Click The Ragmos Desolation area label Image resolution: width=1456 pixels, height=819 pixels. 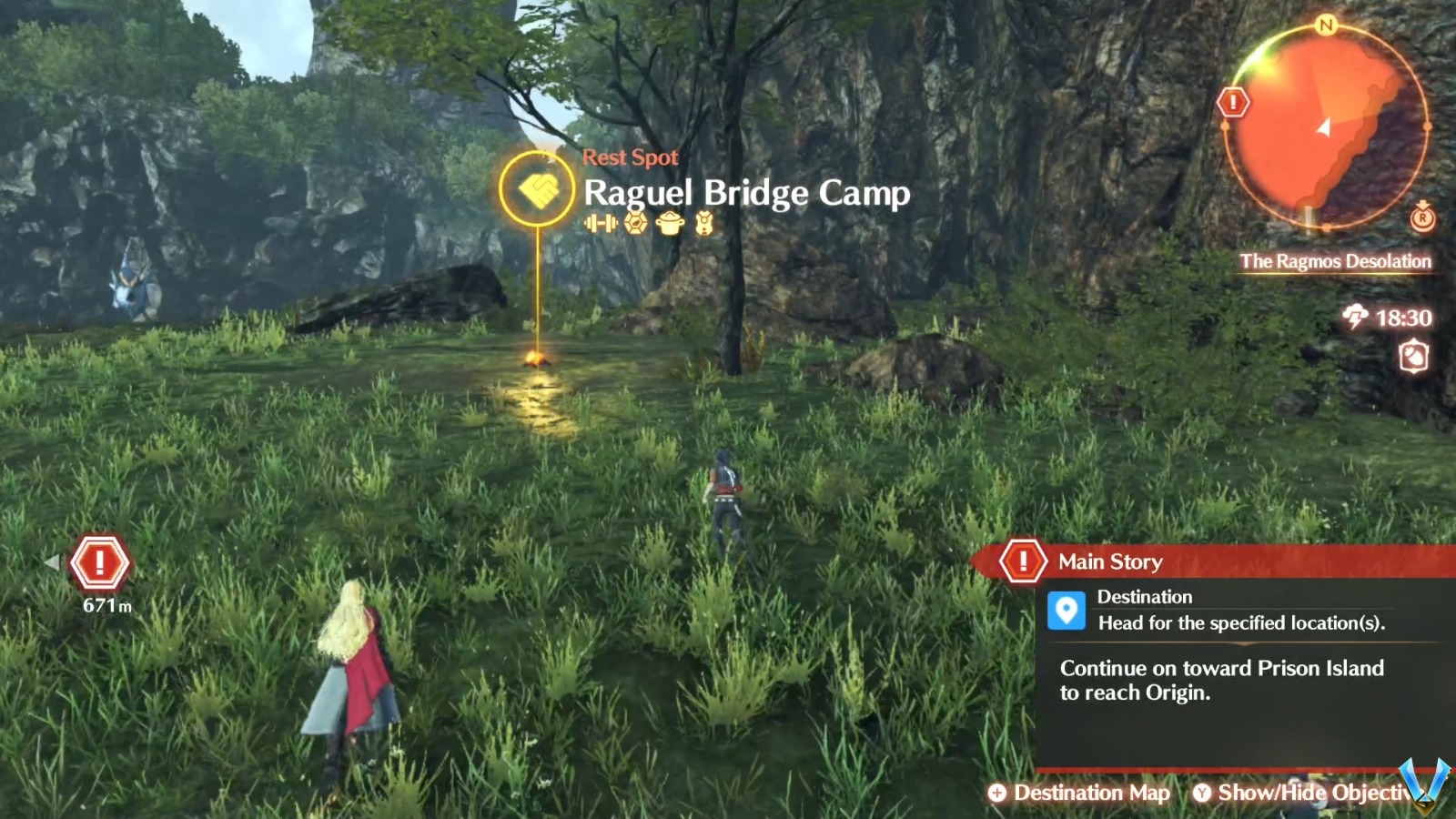point(1335,261)
